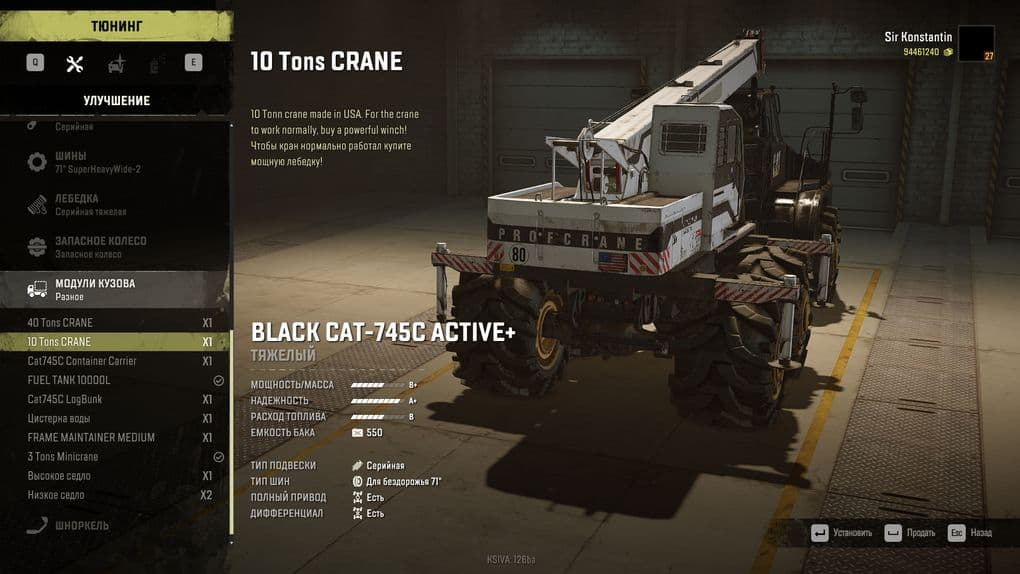Select the Лебедка winch category

pos(85,205)
